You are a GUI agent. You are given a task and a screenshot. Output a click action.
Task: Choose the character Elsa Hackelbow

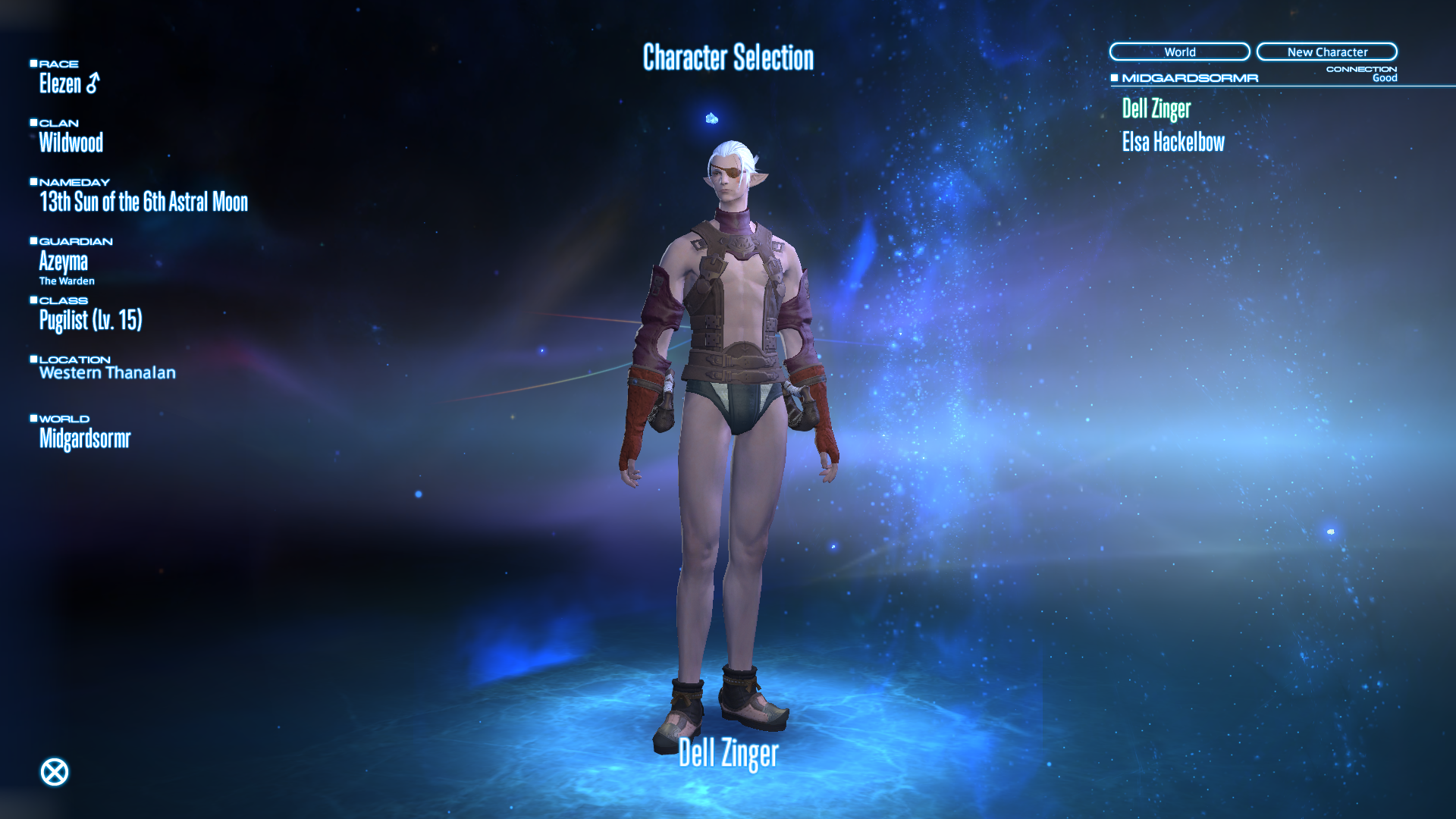[x=1172, y=143]
